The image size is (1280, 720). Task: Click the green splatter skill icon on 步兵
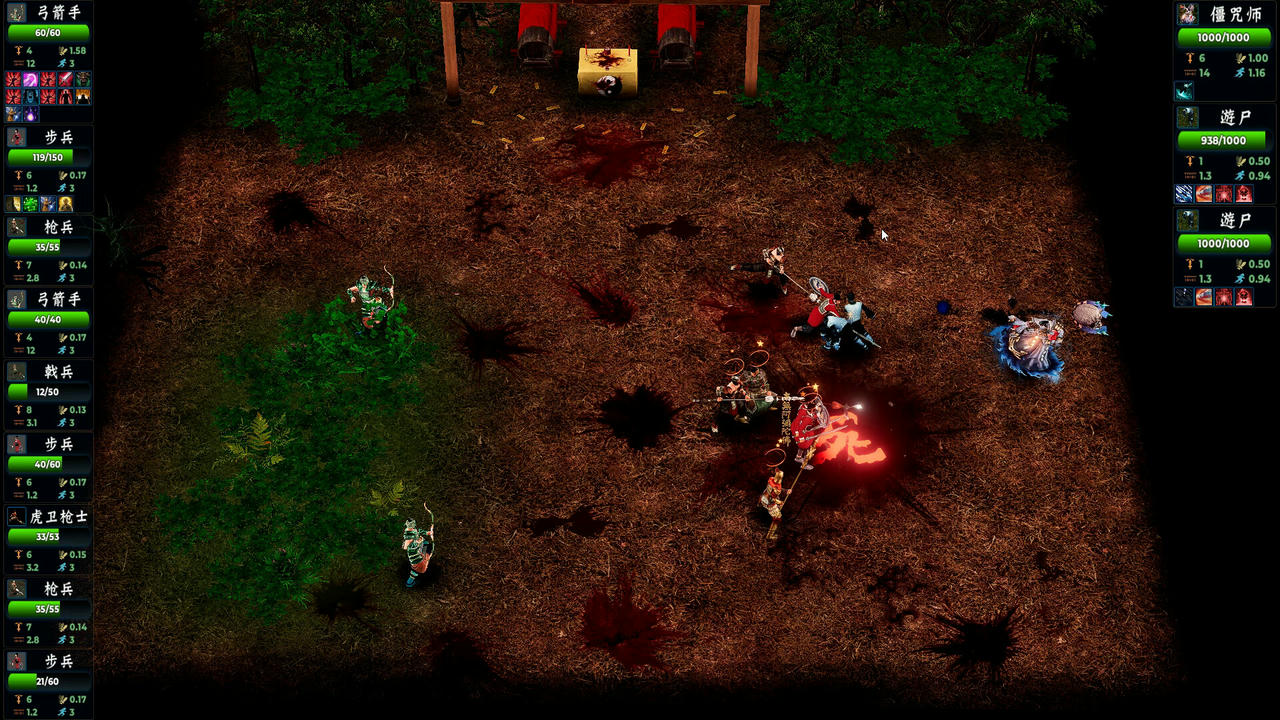click(x=30, y=203)
